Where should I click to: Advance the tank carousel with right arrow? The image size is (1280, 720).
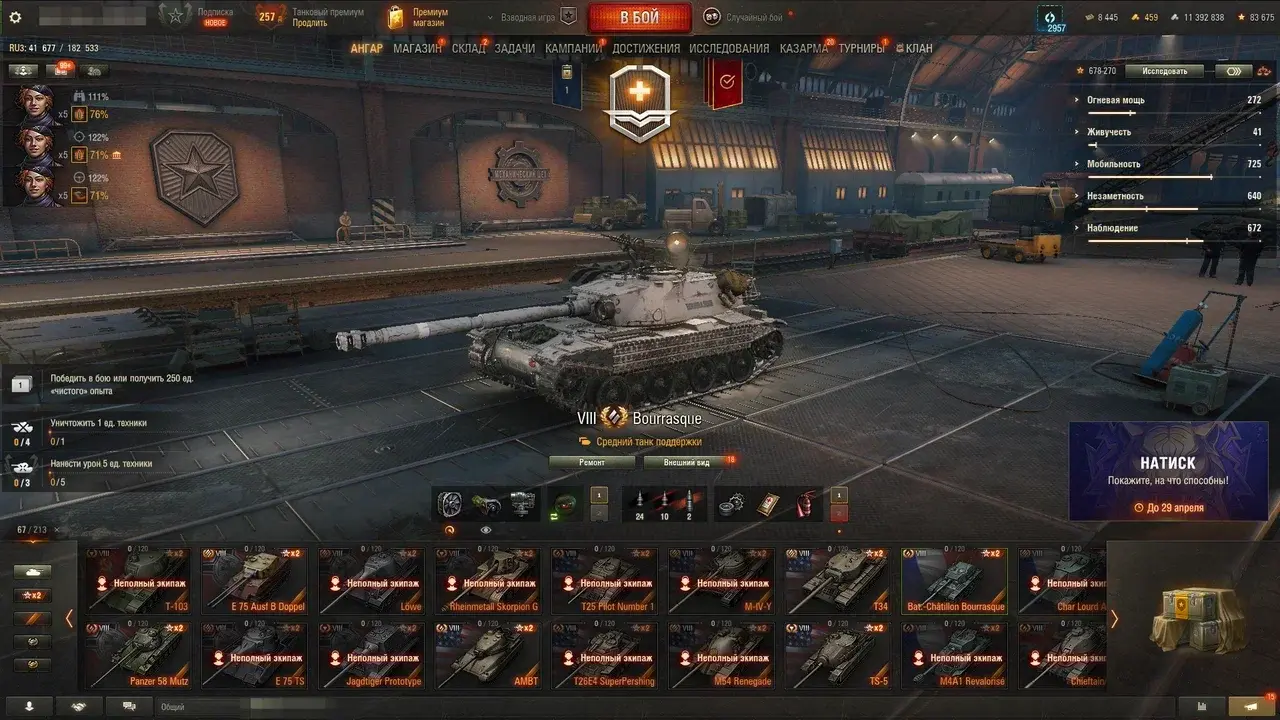[x=1114, y=619]
